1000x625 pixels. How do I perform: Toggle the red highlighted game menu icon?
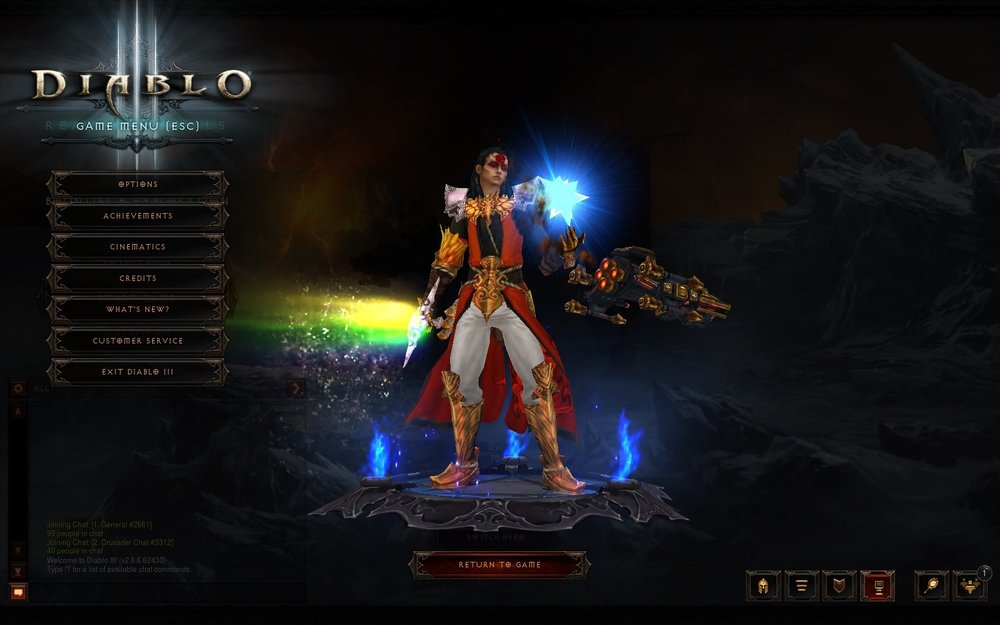pos(877,586)
